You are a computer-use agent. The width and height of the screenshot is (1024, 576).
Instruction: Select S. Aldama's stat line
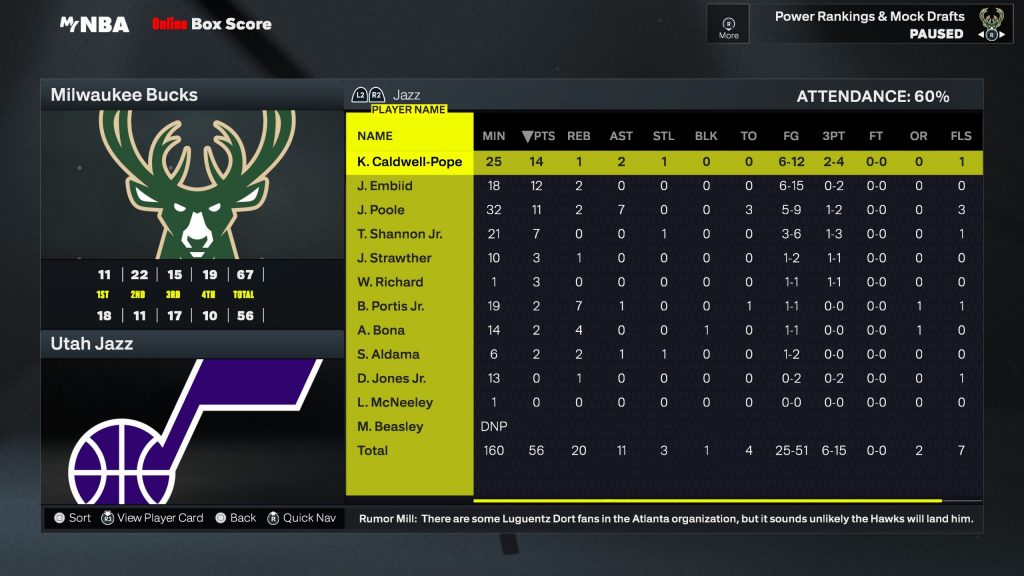coord(388,354)
